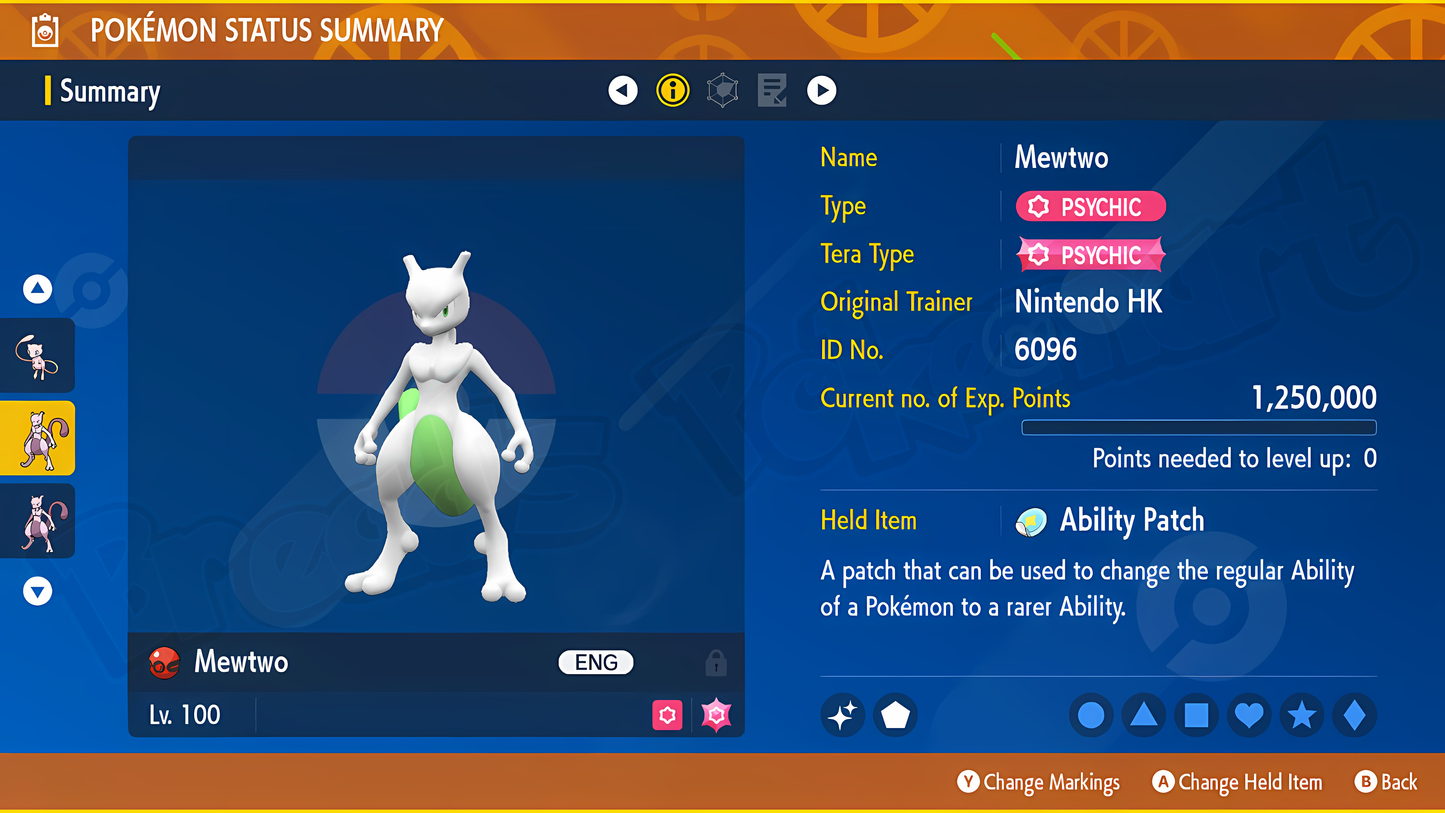Open the moves and memo tab

click(771, 91)
